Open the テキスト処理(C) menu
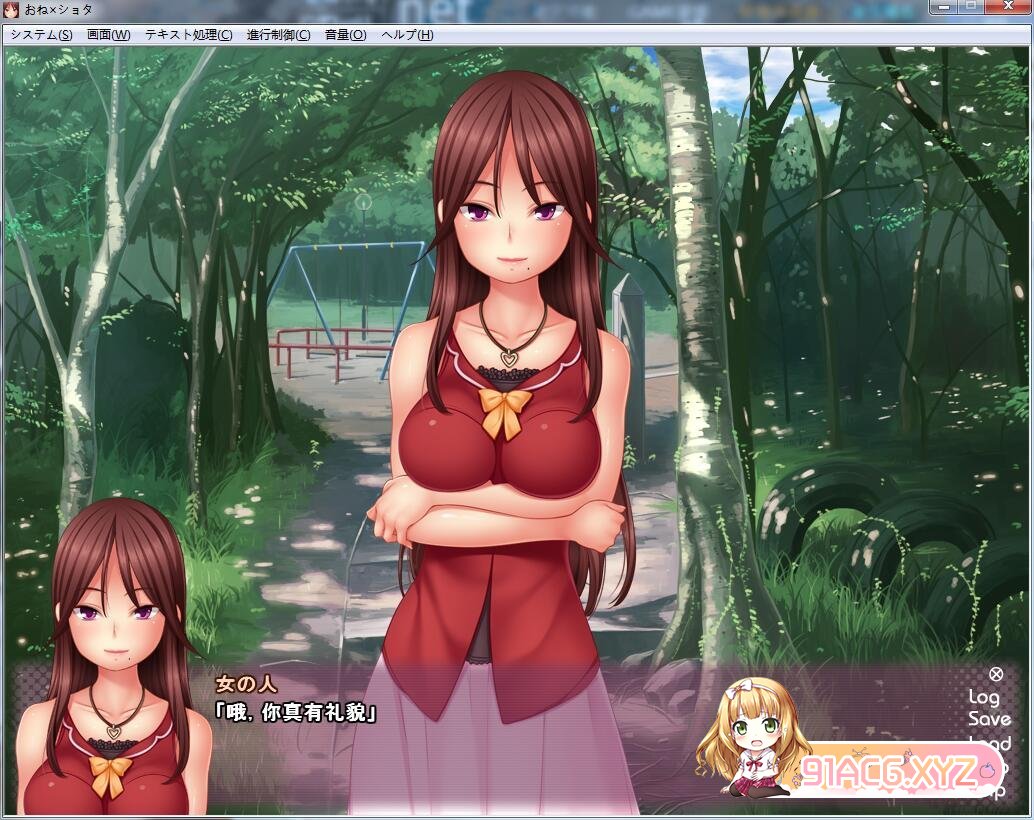 click(188, 34)
